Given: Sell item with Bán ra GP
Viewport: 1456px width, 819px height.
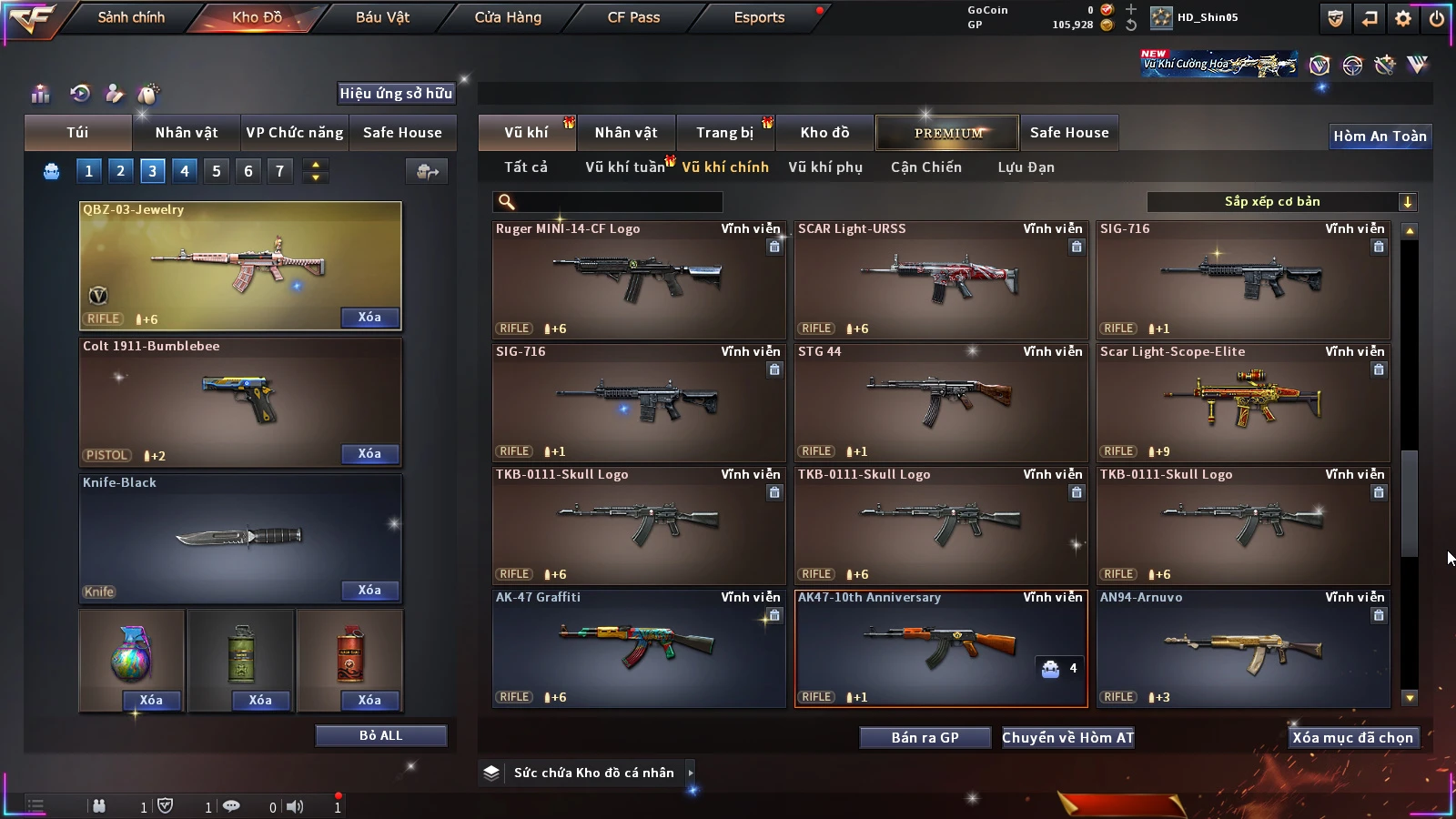Looking at the screenshot, I should click(925, 737).
